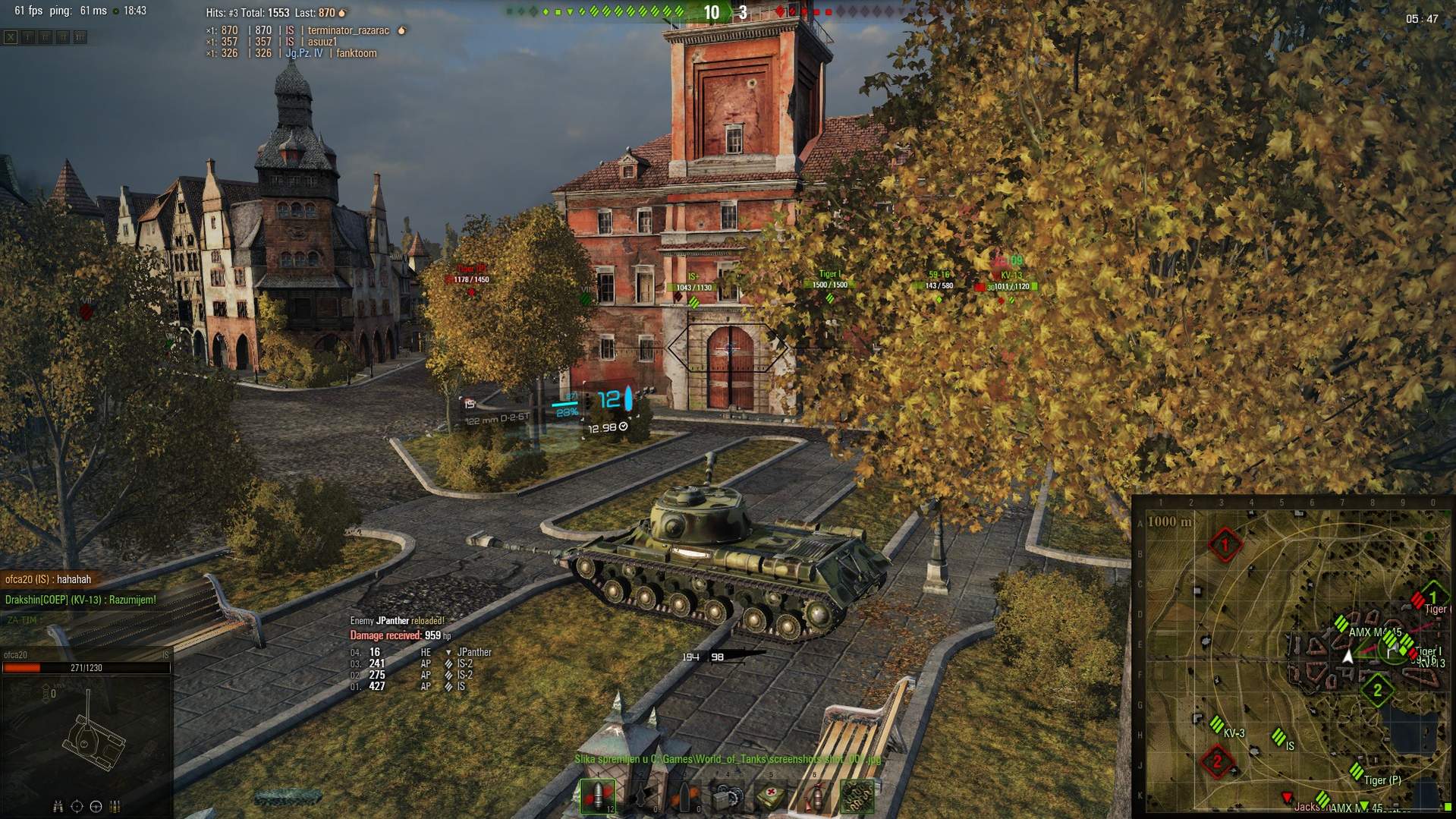Click the camouflage net equipment icon

click(x=858, y=796)
